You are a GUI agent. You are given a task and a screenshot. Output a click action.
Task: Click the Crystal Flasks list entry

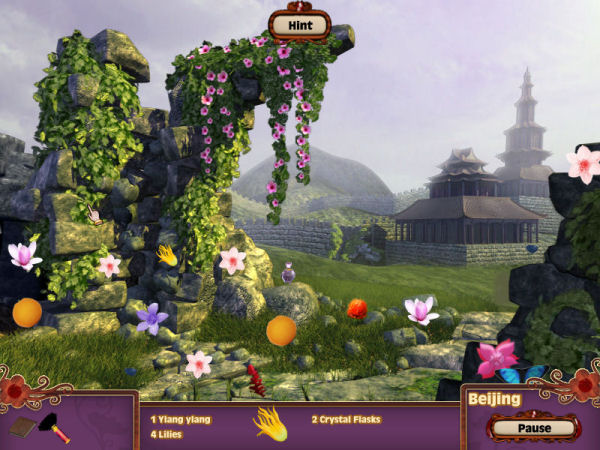[x=346, y=419]
